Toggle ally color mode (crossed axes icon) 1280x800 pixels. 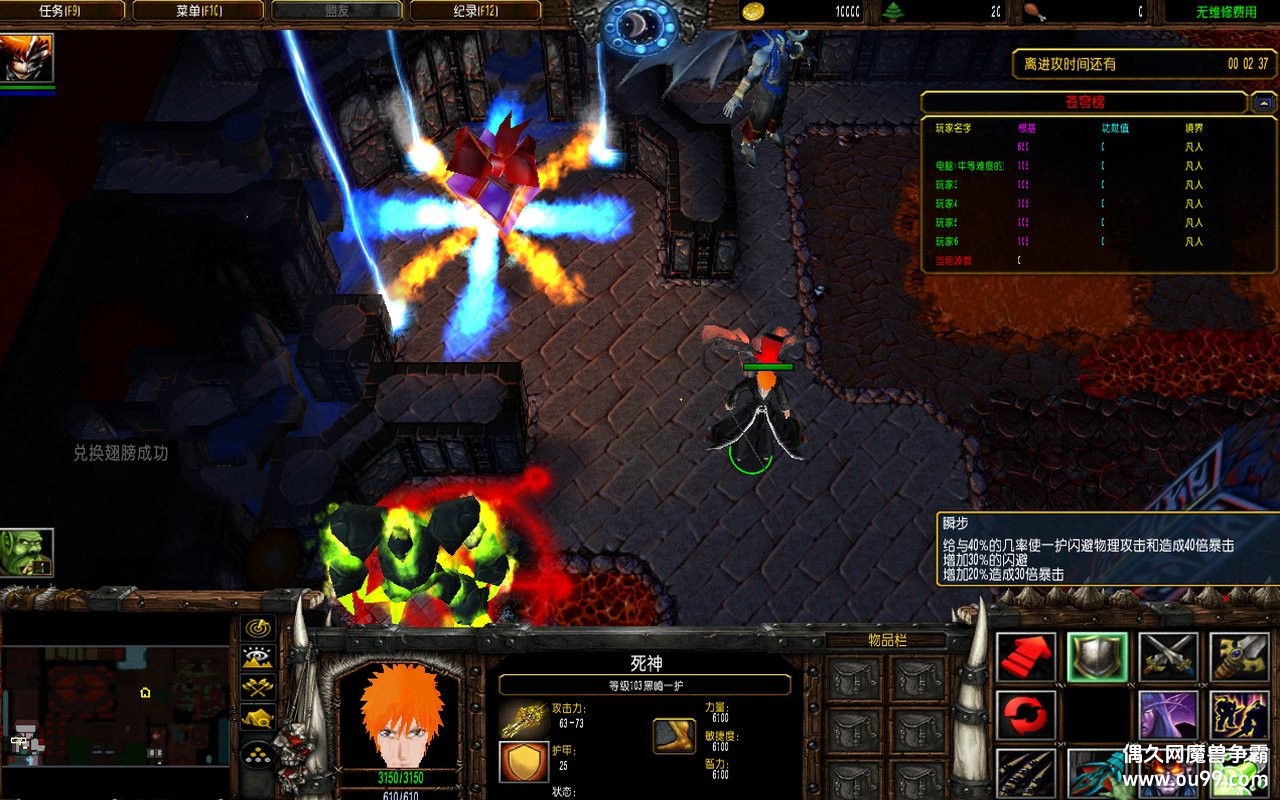[x=259, y=688]
